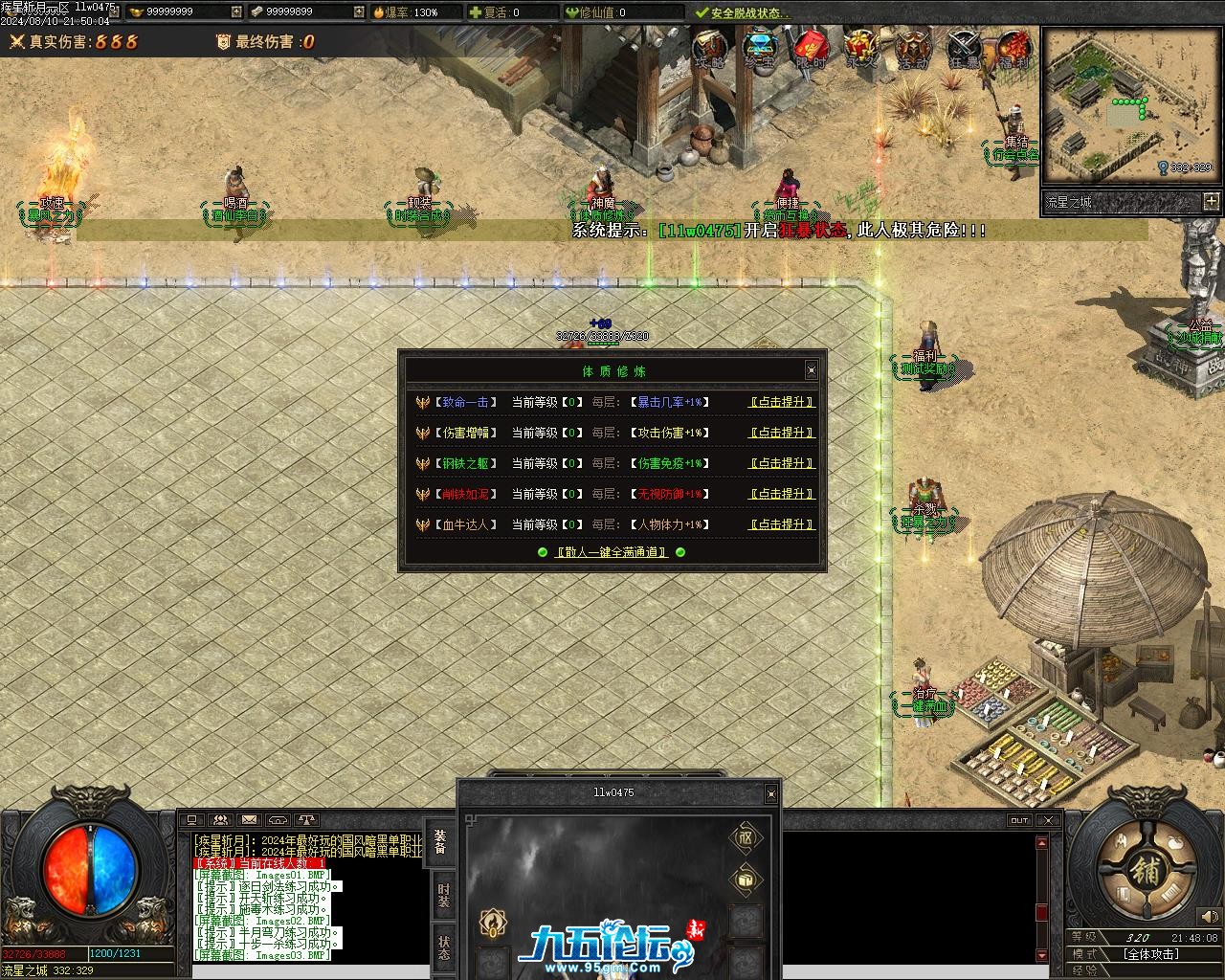Upgrade 削铁如泥 ignore-defense training

click(781, 494)
